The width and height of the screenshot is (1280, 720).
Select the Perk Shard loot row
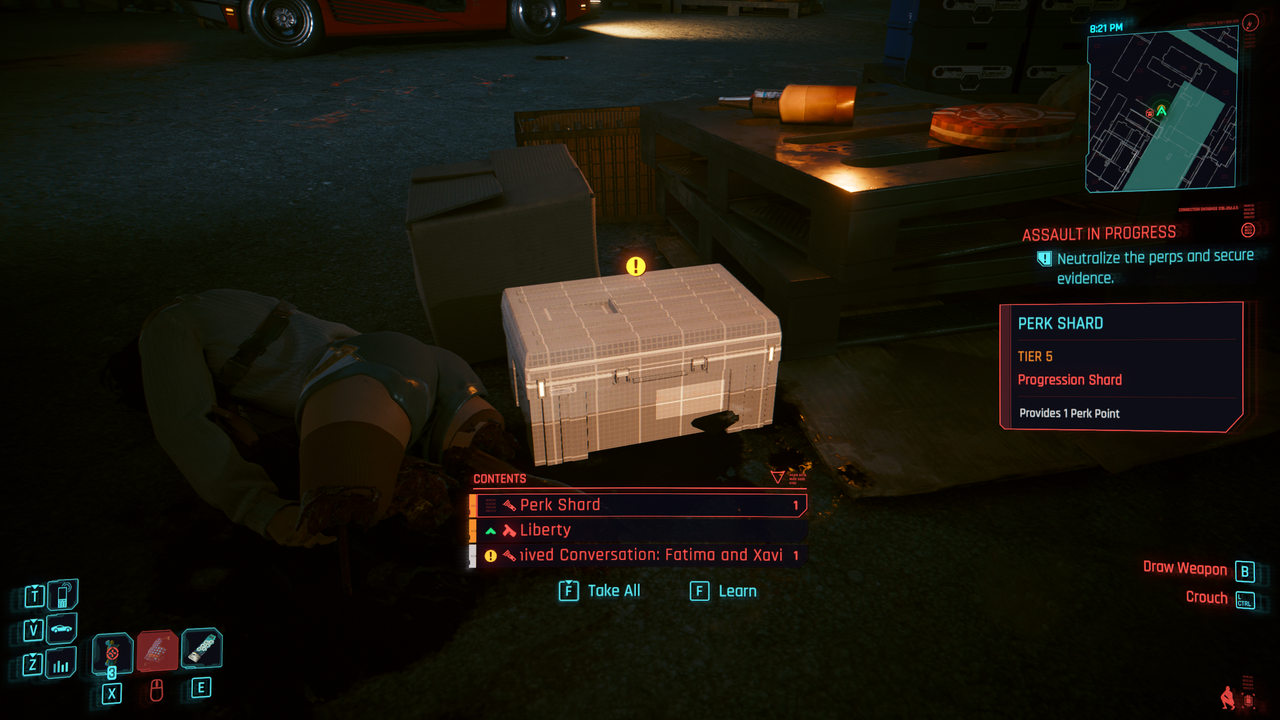pos(640,505)
